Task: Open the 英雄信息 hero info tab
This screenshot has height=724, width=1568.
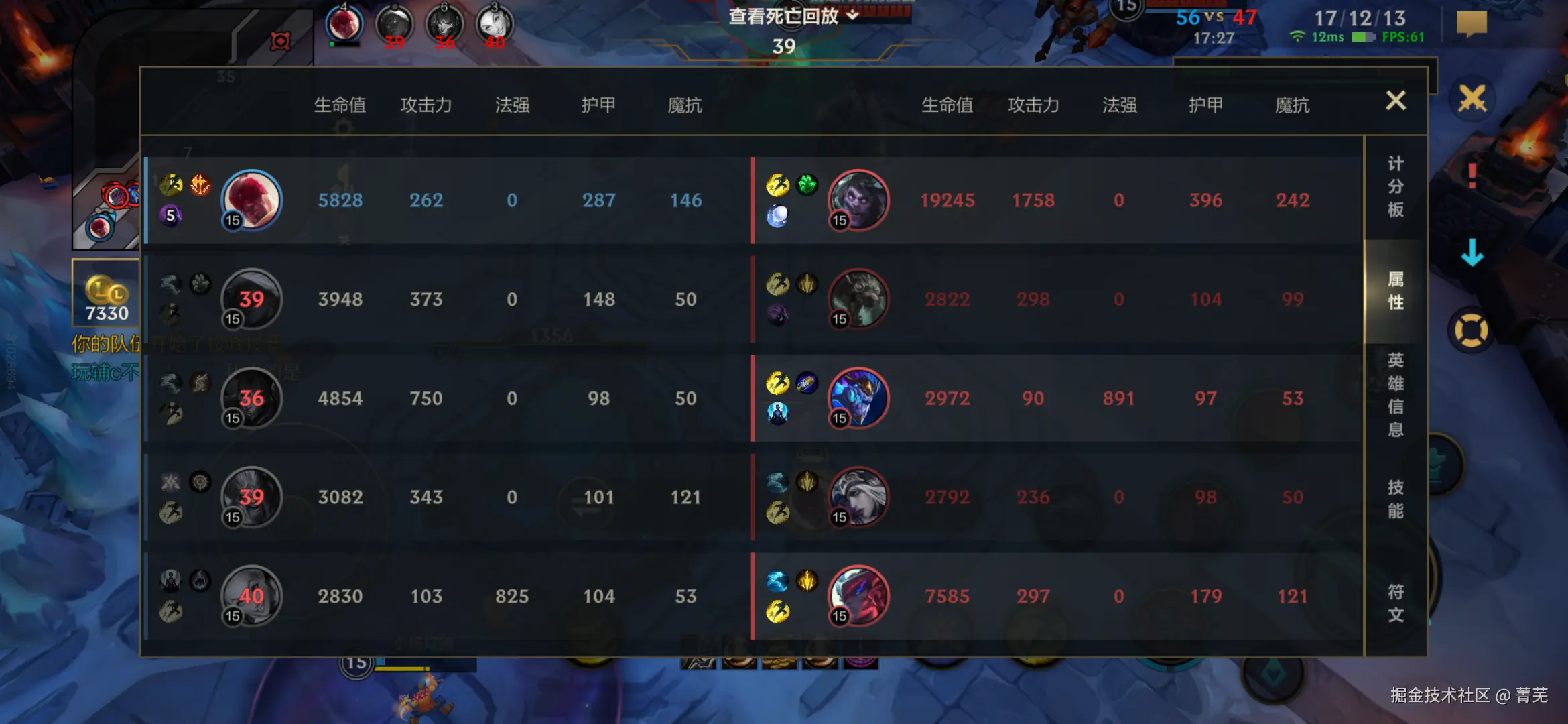Action: click(1395, 394)
